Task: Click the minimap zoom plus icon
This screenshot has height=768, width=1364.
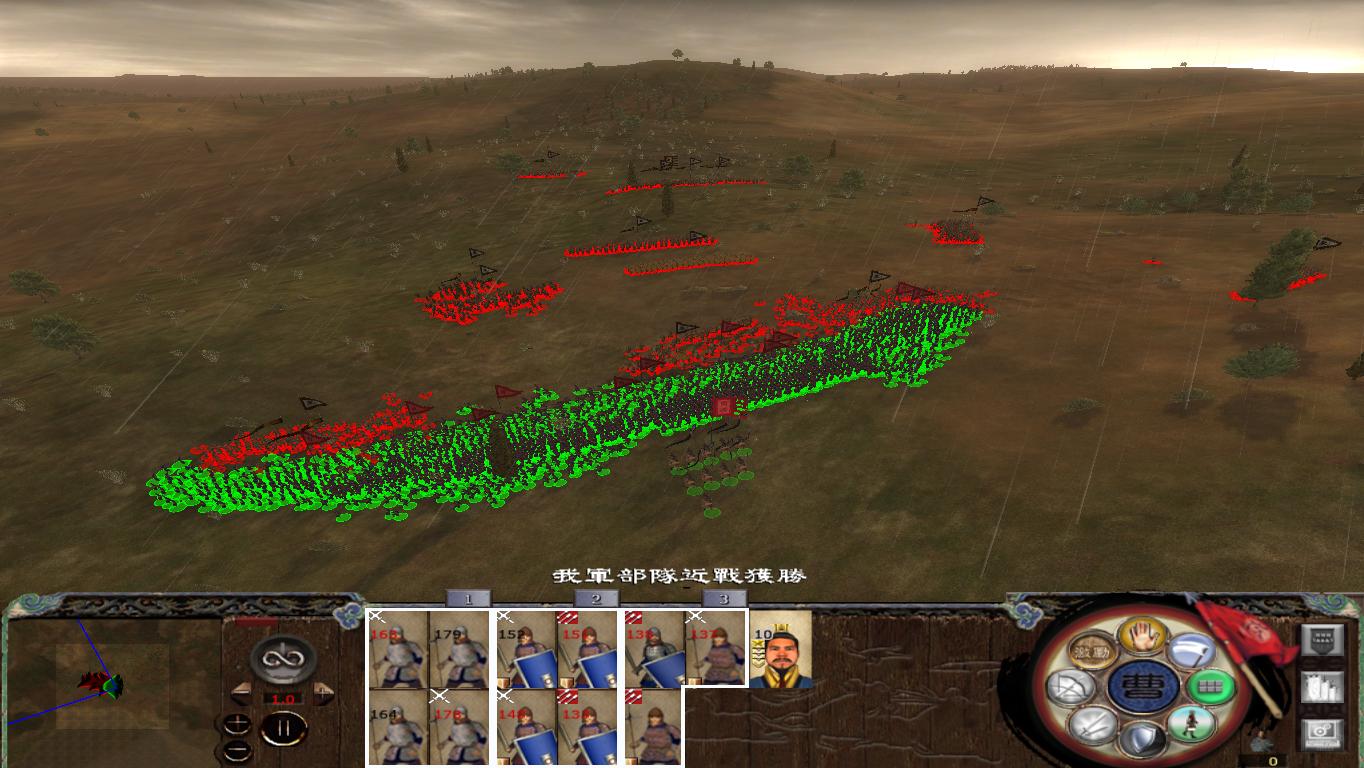Action: 237,723
